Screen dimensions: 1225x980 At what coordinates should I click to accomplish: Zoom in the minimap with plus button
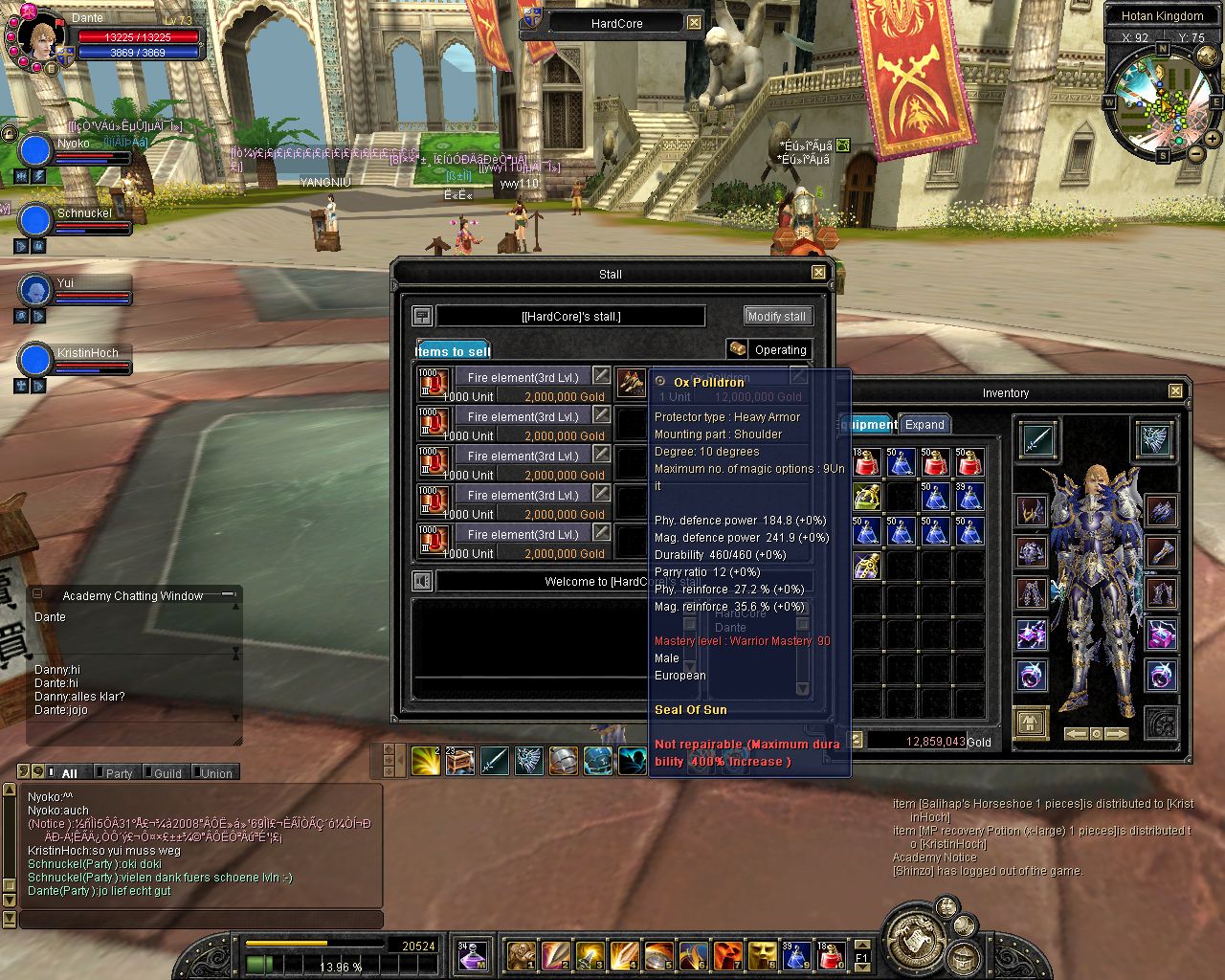[x=1213, y=139]
